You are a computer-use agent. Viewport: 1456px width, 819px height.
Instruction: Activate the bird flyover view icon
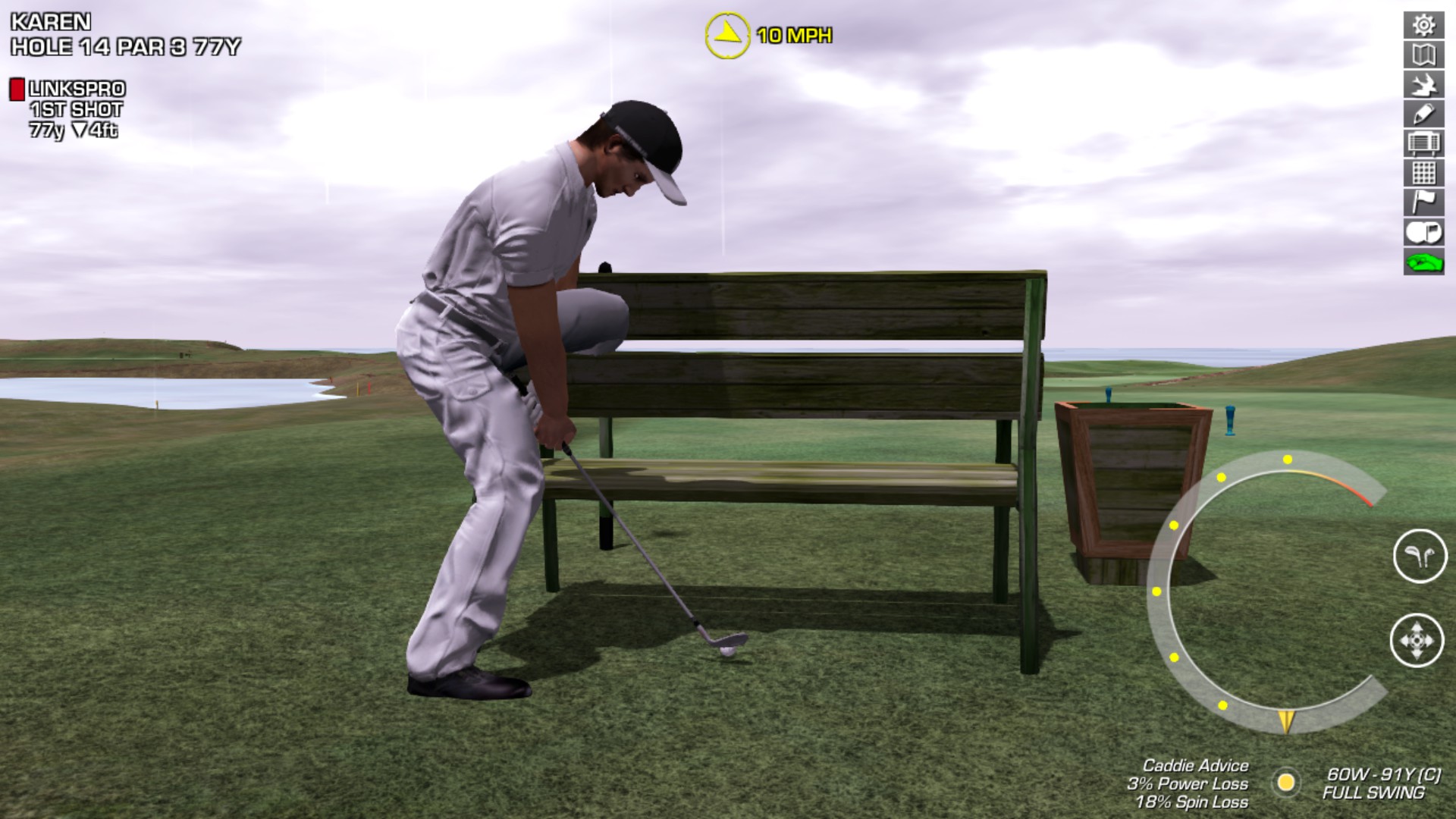[1423, 84]
